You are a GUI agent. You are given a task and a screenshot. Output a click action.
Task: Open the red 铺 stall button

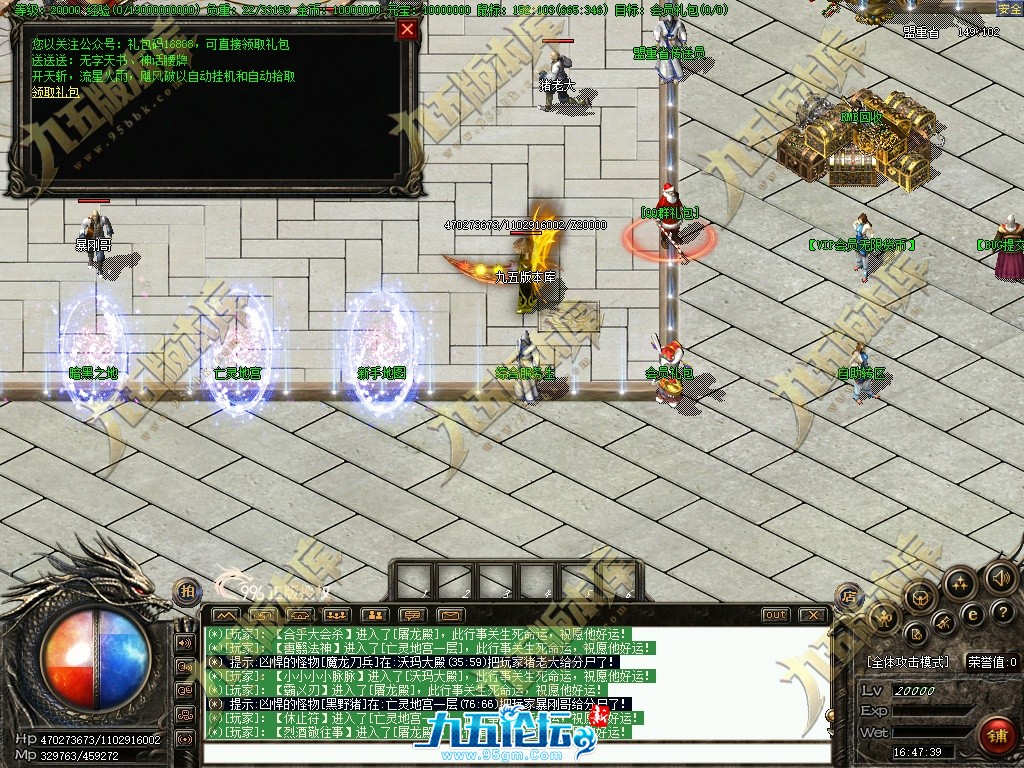pos(997,735)
